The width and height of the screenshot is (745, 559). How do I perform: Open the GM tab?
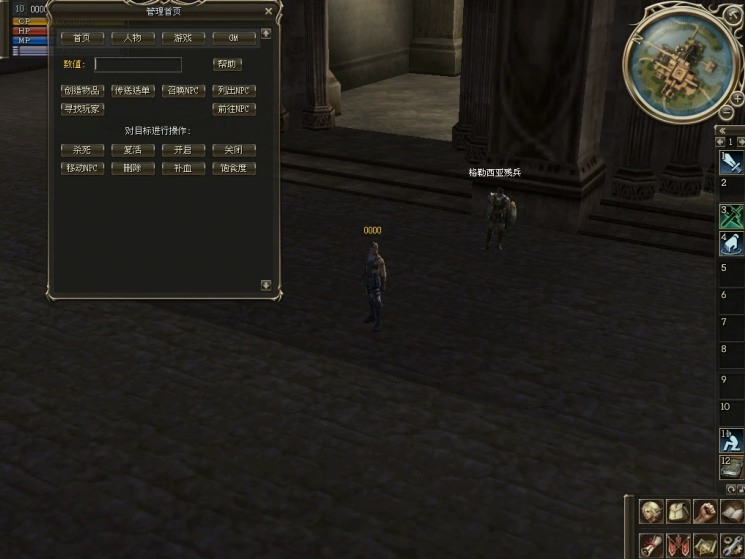(x=234, y=38)
